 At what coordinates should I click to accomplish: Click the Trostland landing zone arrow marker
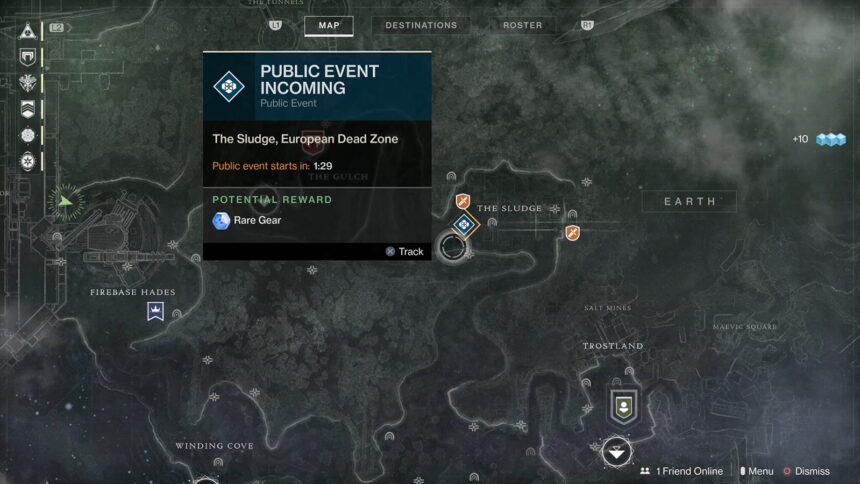(x=617, y=452)
